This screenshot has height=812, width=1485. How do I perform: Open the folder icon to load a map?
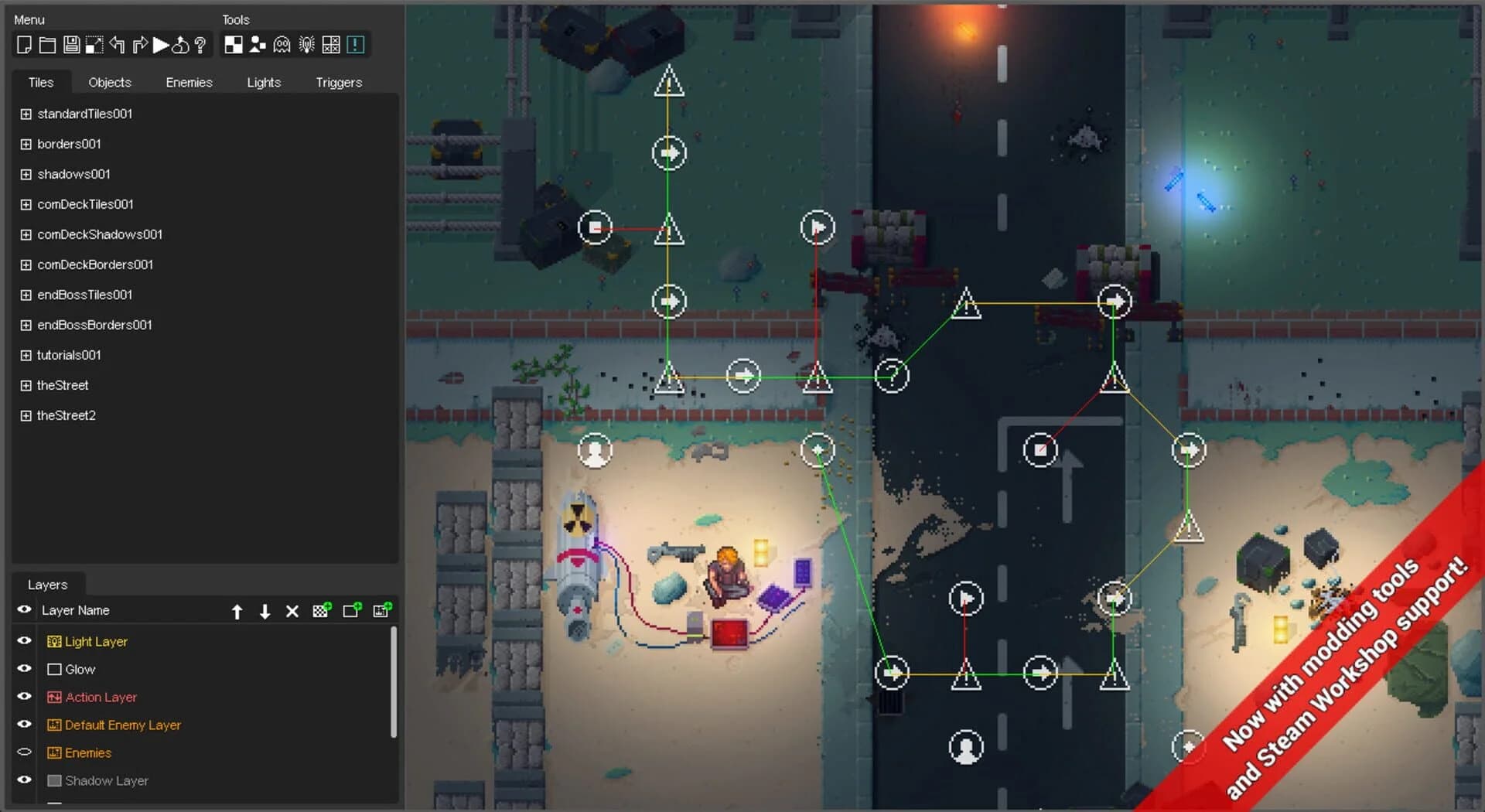(47, 44)
